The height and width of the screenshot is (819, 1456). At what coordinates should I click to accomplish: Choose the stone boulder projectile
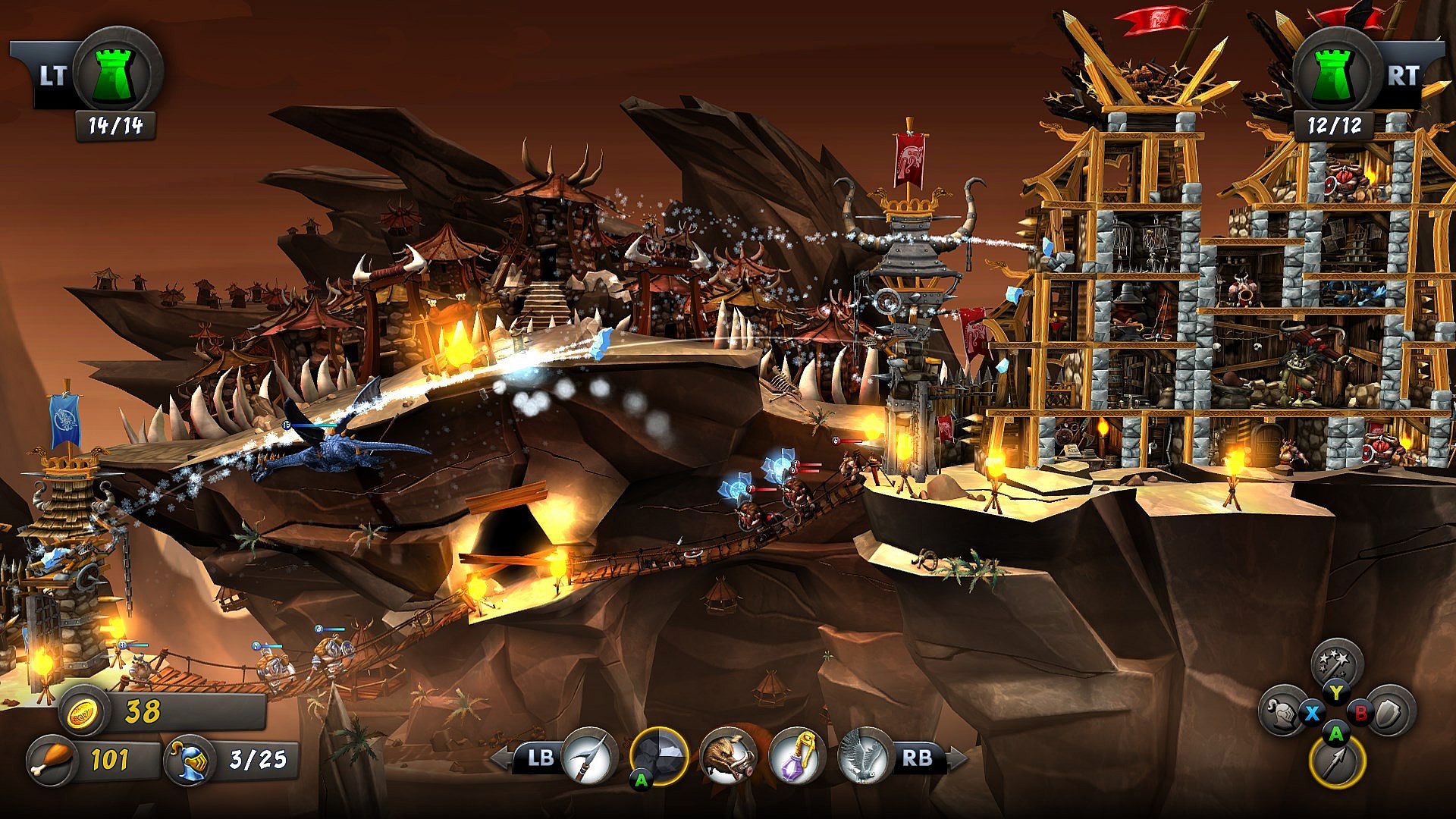coord(658,756)
